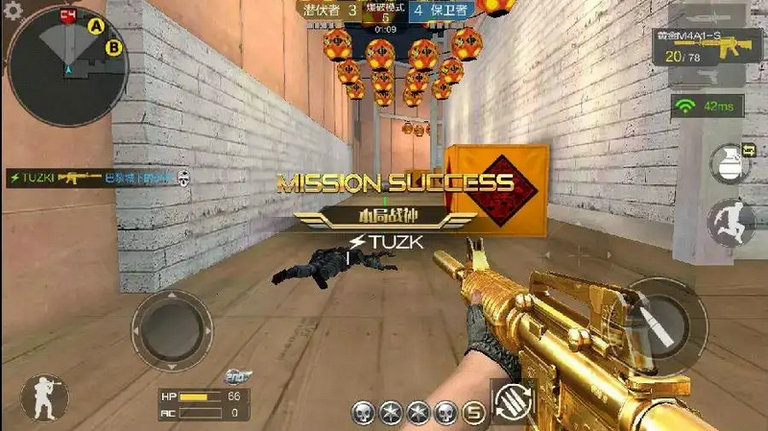The image size is (768, 431).
Task: Throw a grenade with the grenade button
Action: point(730,165)
